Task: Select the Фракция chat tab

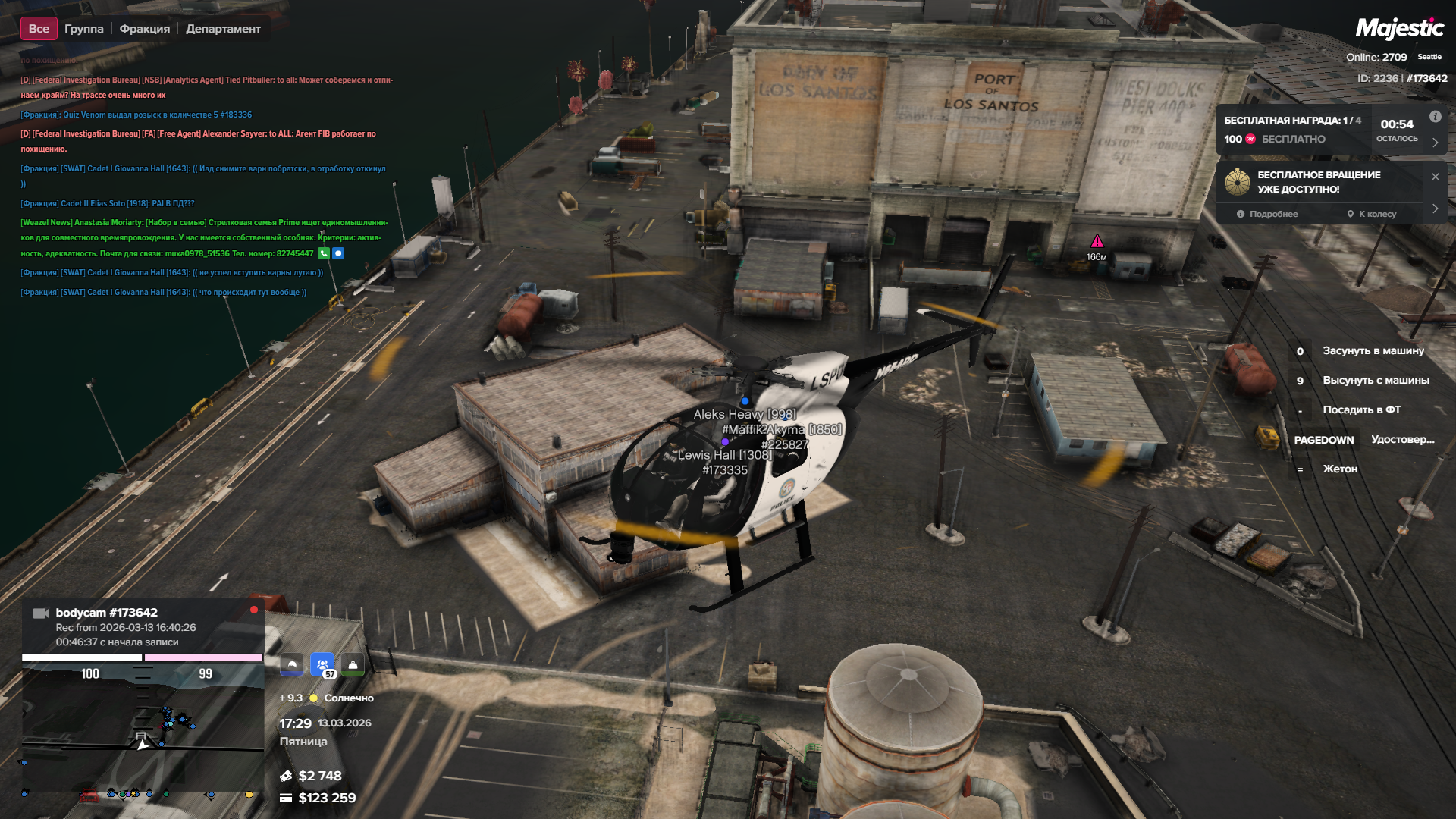Action: (x=144, y=29)
